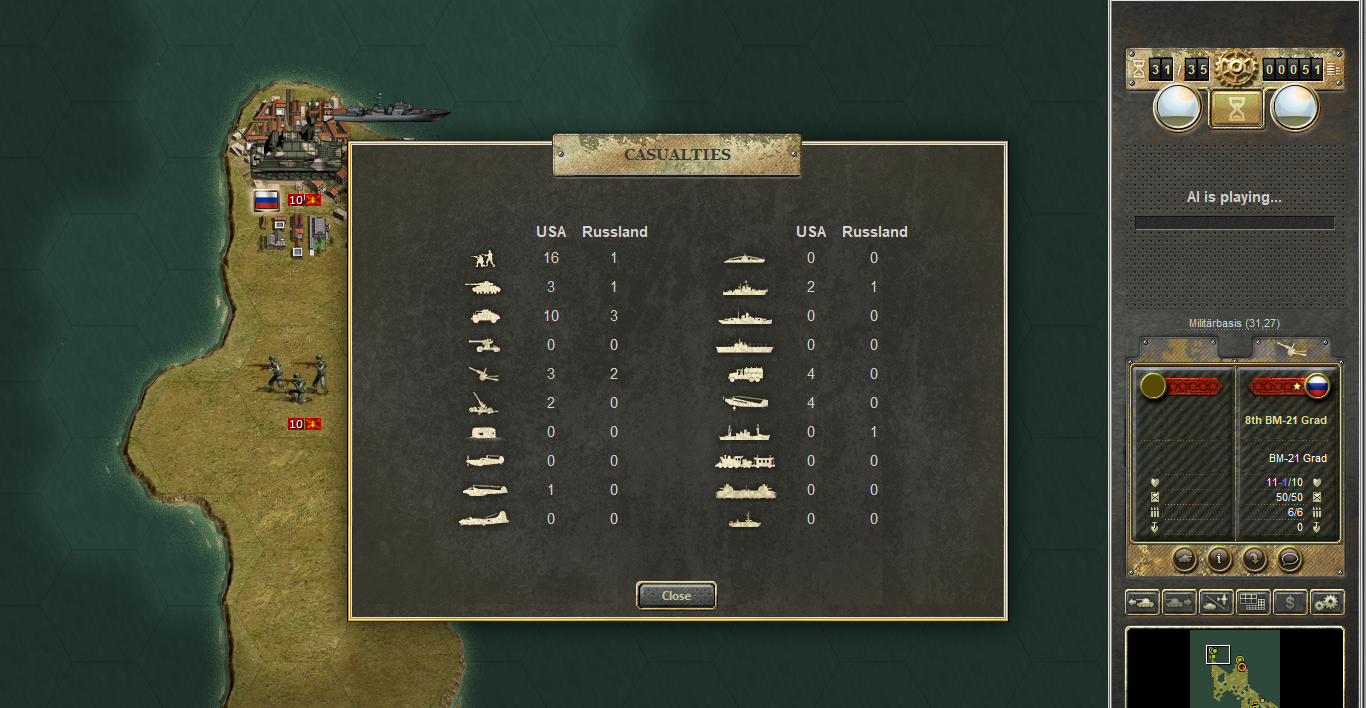Image resolution: width=1366 pixels, height=708 pixels.
Task: Open the speech bubble message button
Action: point(1290,558)
